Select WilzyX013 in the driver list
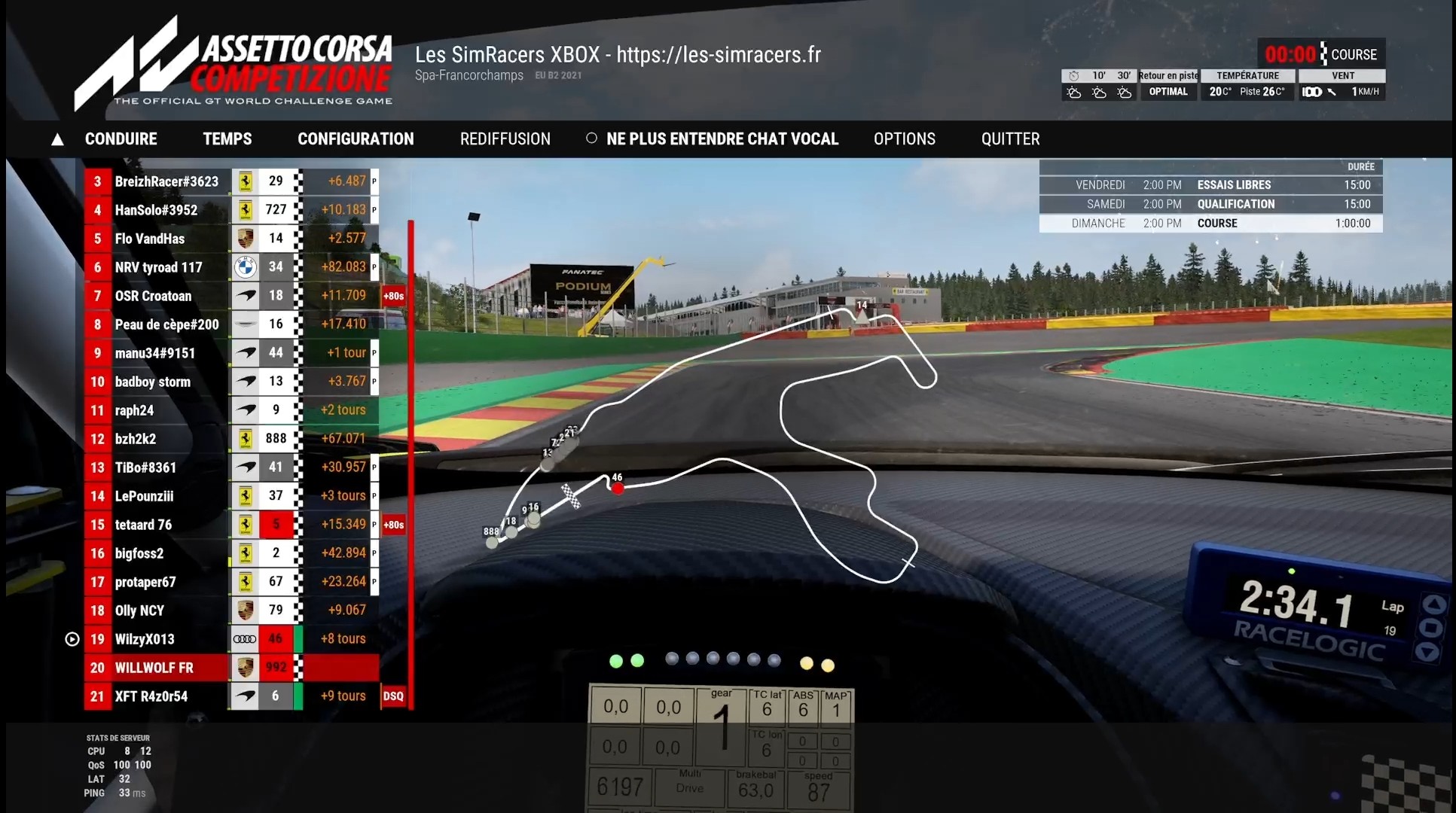1456x813 pixels. click(145, 639)
